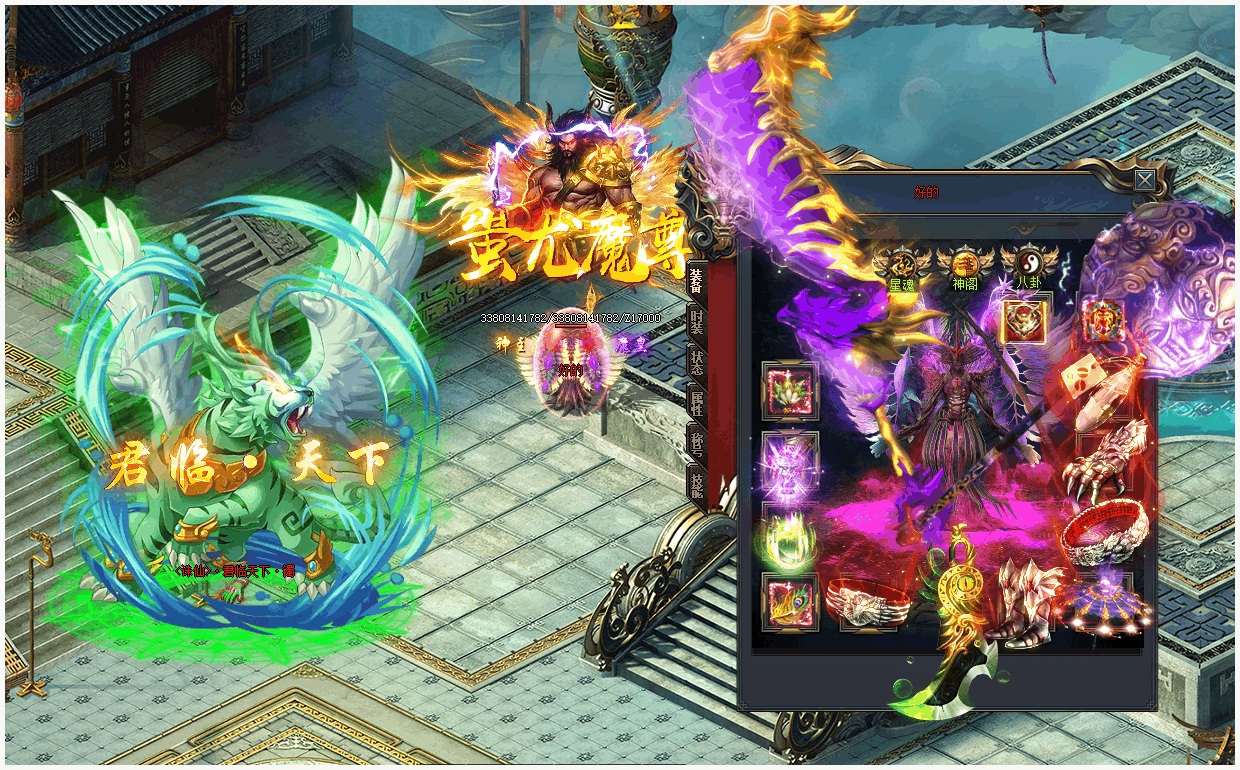Select the silver winged belt slot
The width and height of the screenshot is (1240, 770).
[x=867, y=603]
